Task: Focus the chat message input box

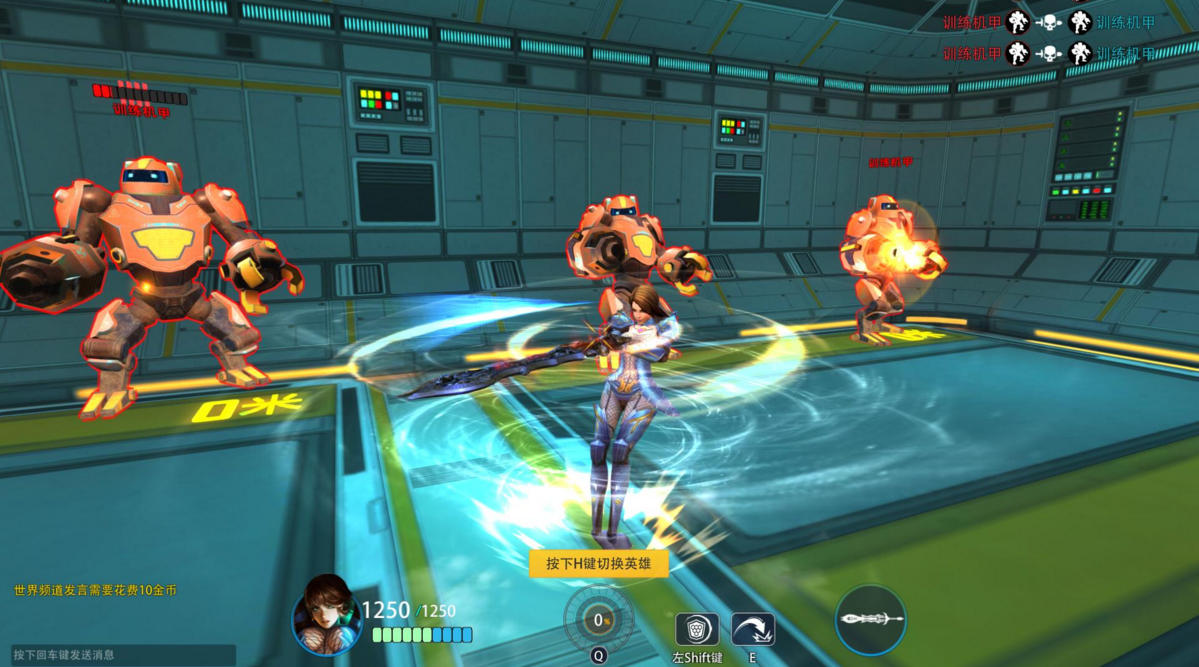Action: pos(118,655)
